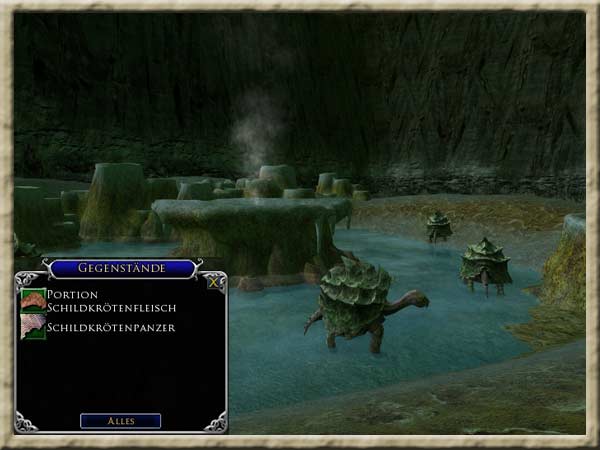The image size is (600, 450).
Task: Take all loot with the Alles button
Action: 120,421
